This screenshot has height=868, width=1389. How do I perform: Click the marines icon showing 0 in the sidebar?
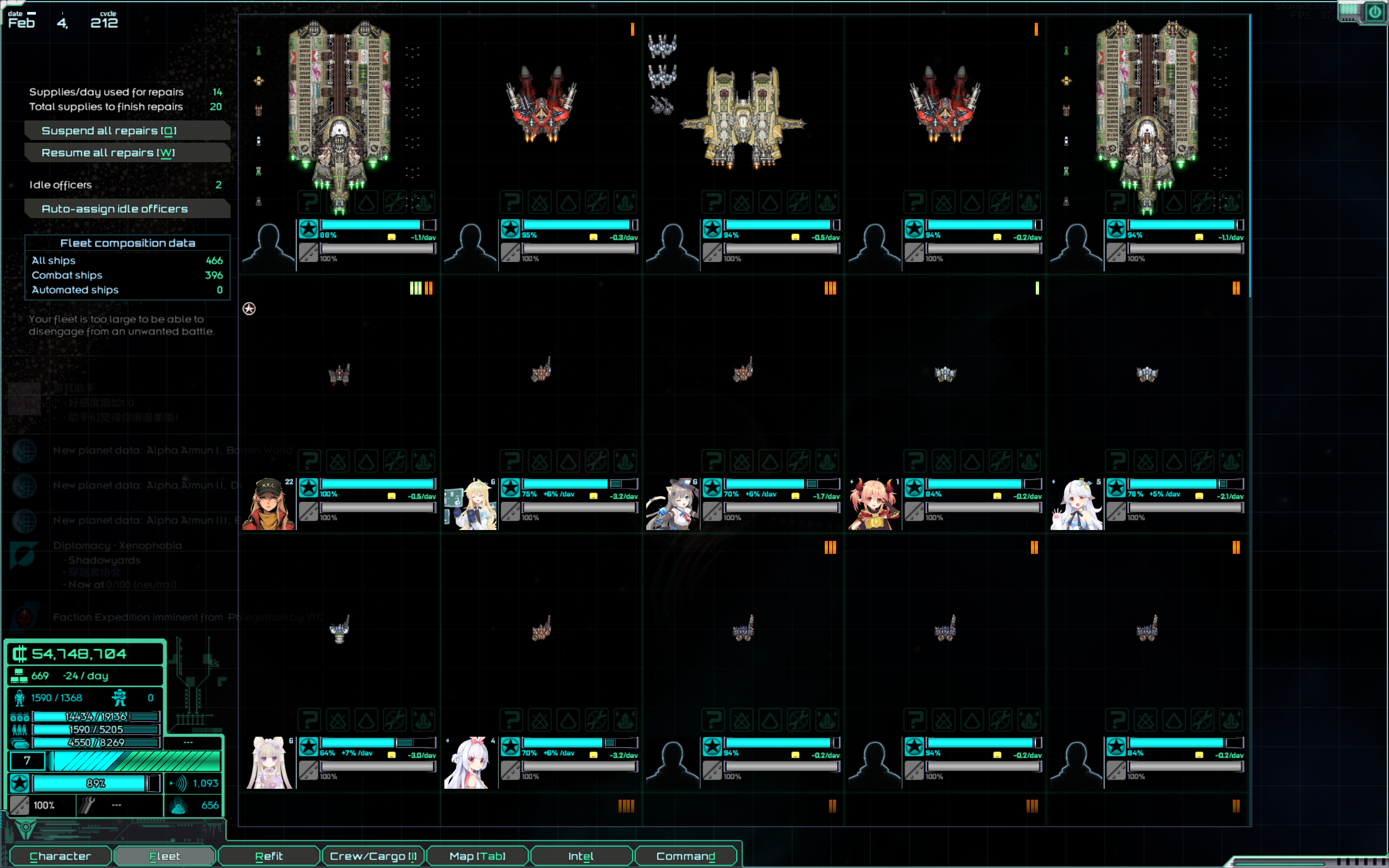click(x=119, y=698)
